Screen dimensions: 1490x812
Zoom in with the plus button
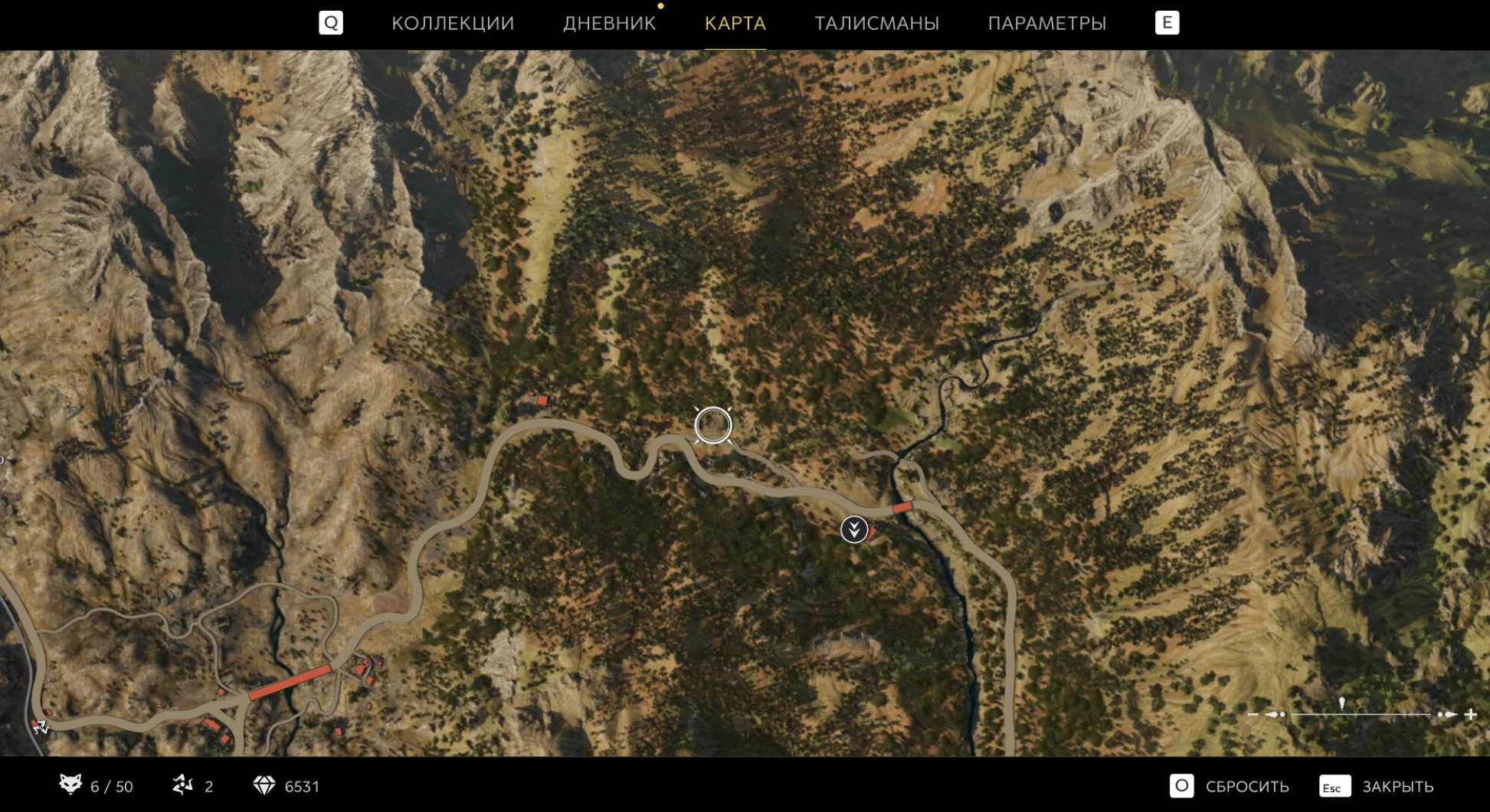[1471, 714]
